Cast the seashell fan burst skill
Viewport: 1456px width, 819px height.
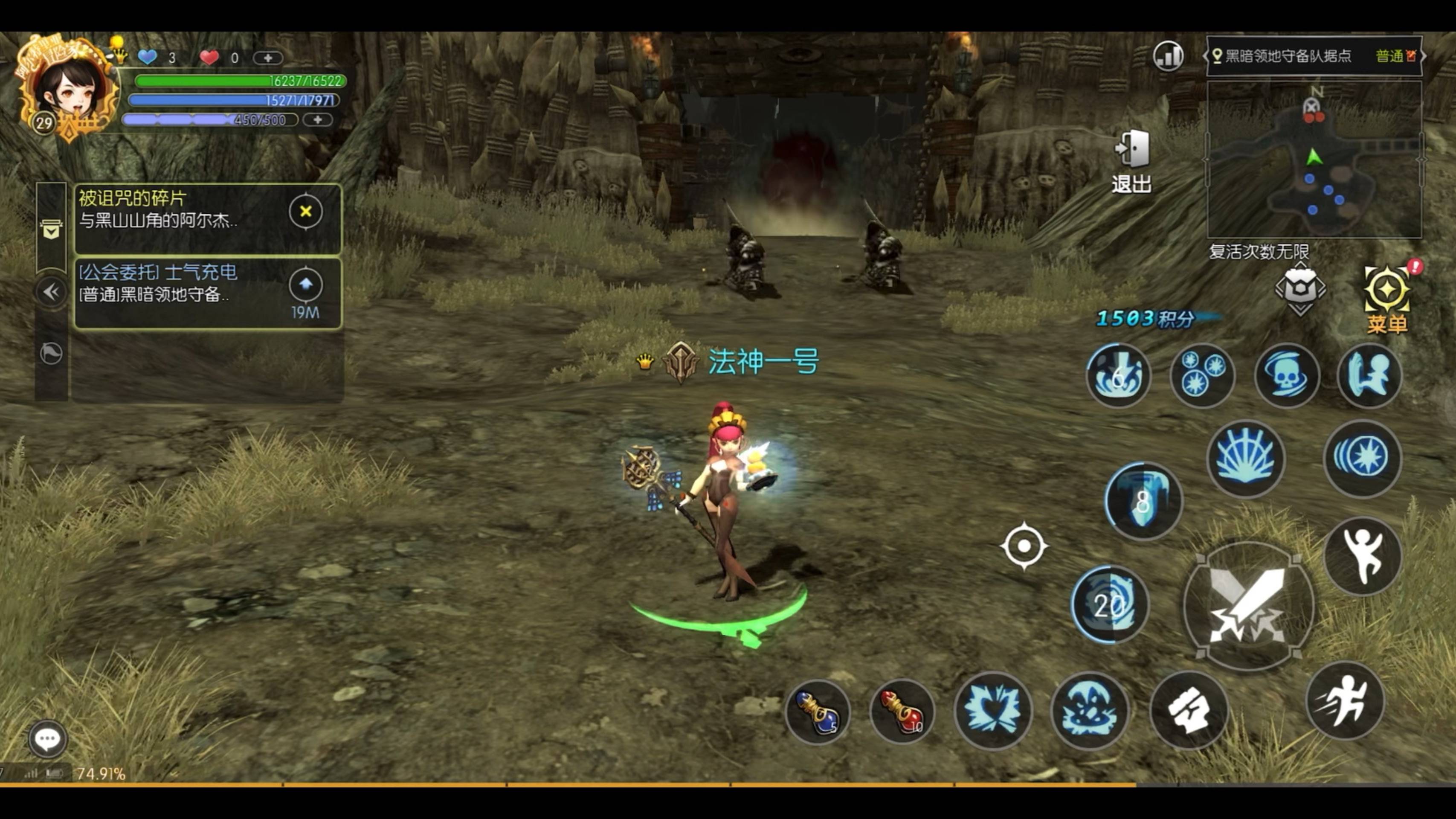pos(1246,458)
